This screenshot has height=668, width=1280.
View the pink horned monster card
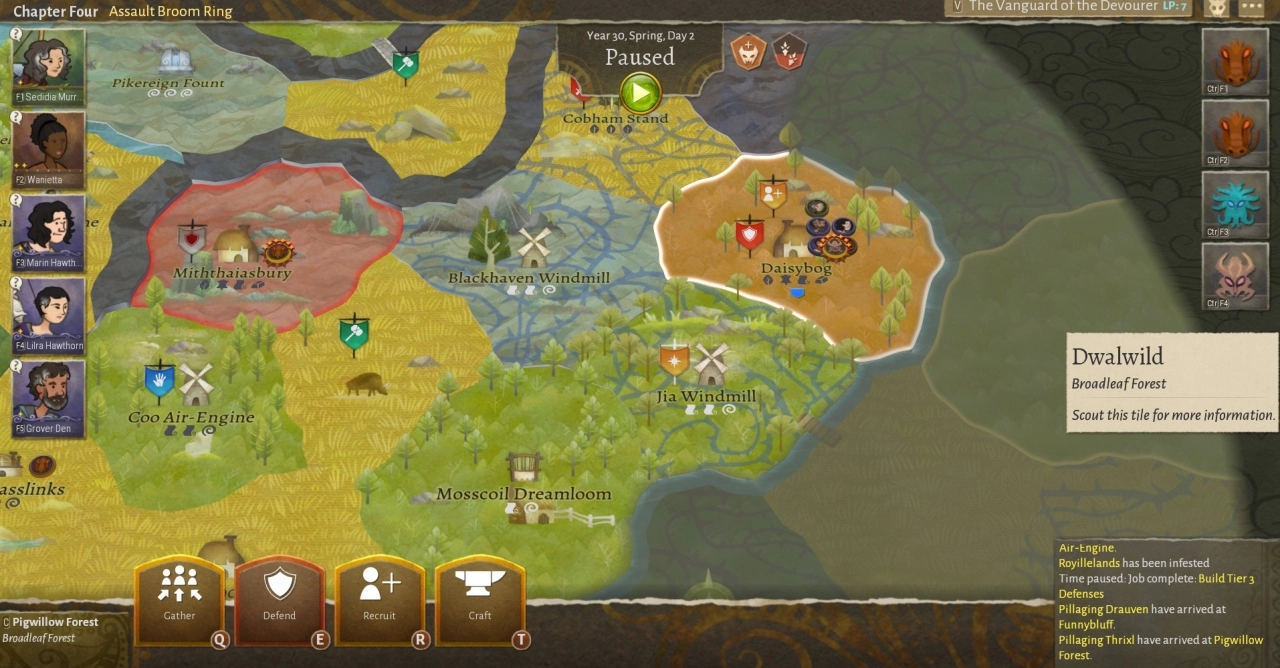tap(1234, 276)
